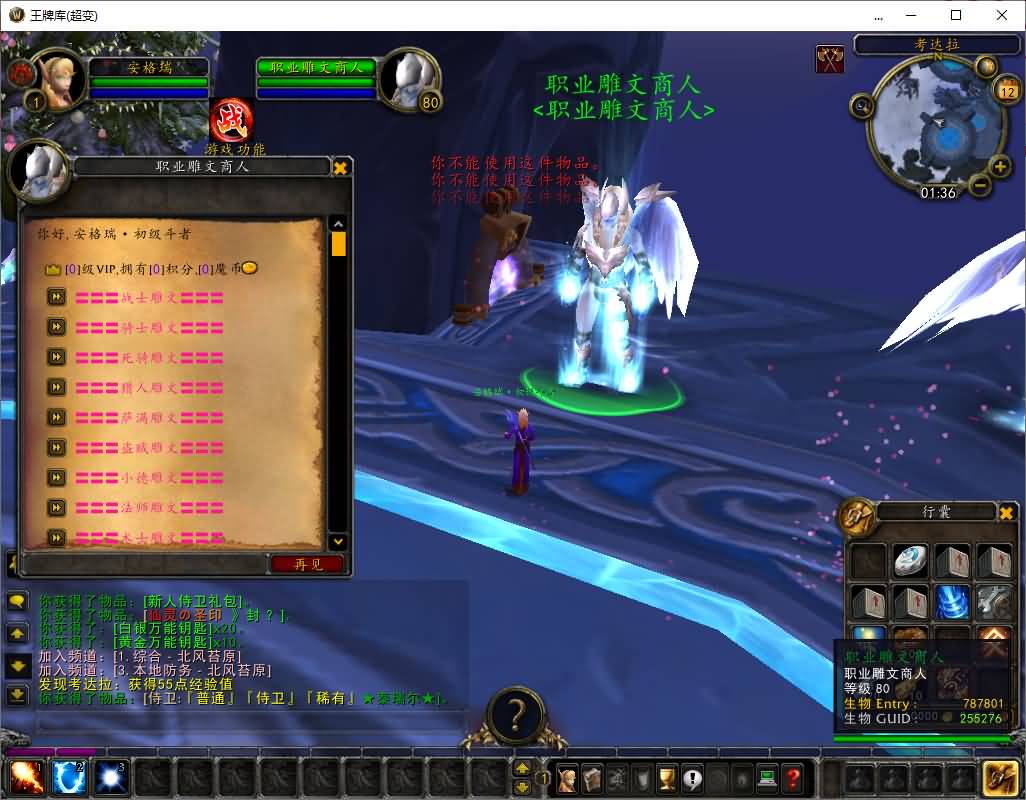Image resolution: width=1026 pixels, height=800 pixels.
Task: Maximize the game window
Action: pos(955,15)
